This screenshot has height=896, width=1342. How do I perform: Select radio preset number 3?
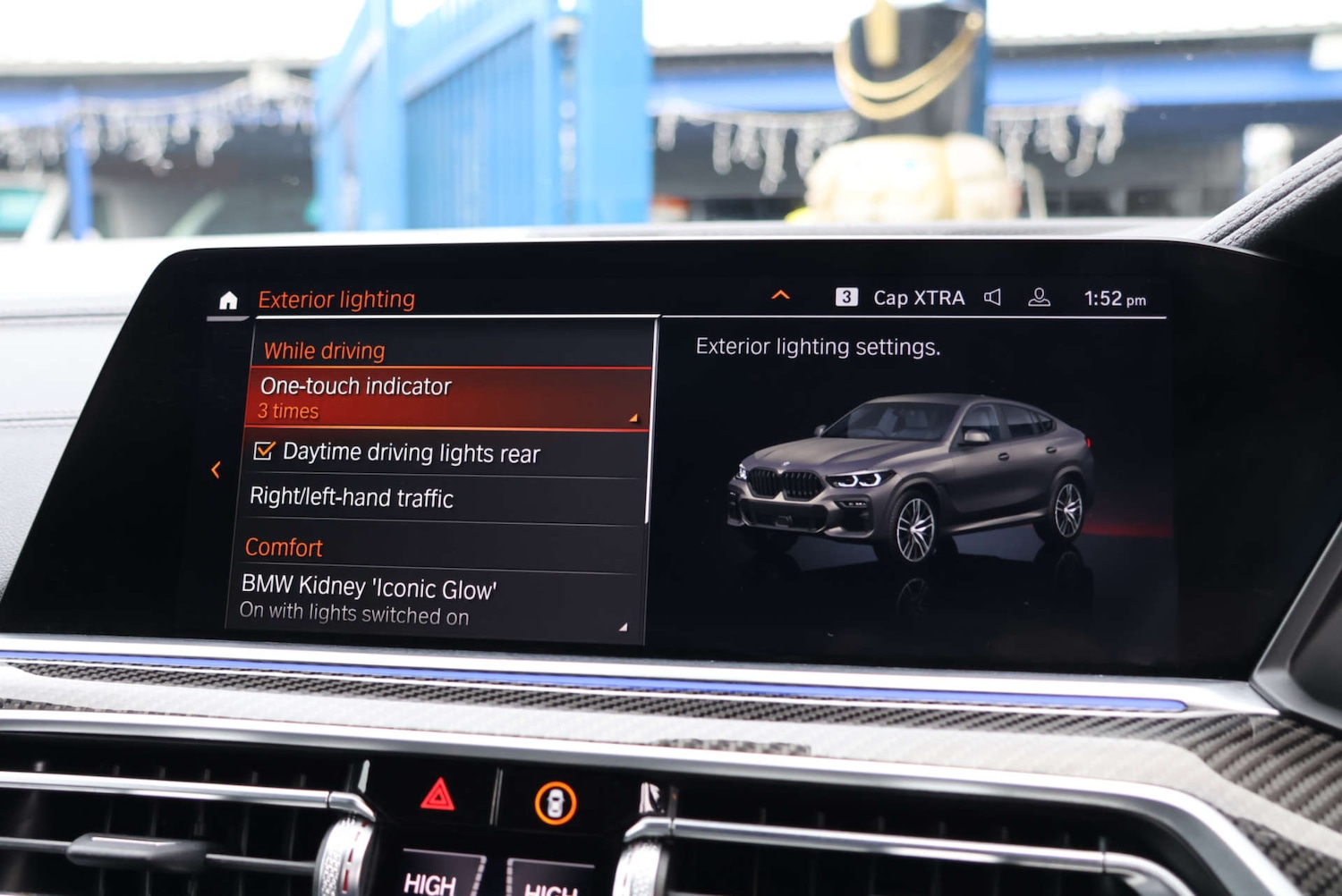845,295
